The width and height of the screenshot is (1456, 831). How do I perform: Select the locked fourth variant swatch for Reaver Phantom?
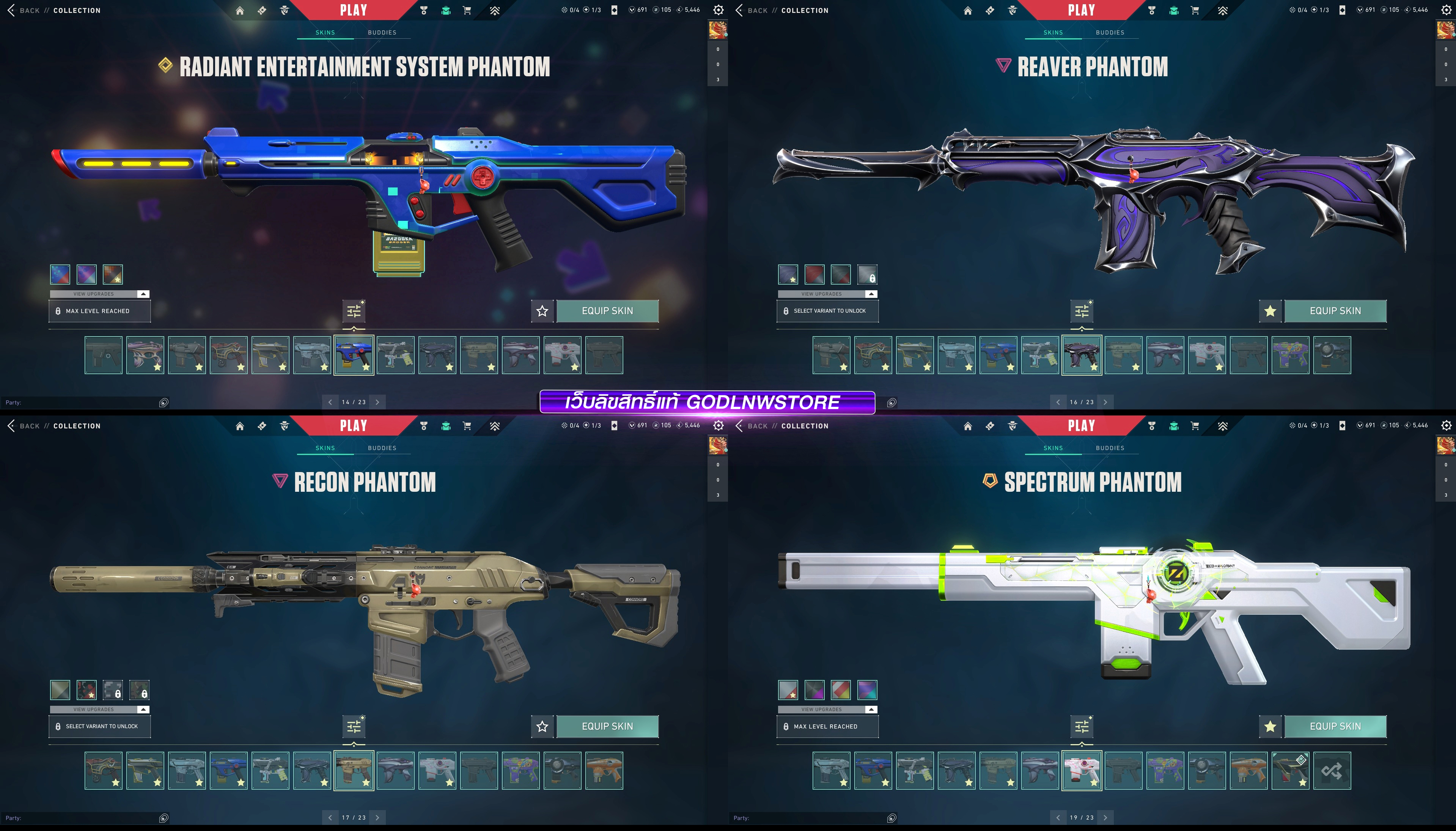click(867, 274)
